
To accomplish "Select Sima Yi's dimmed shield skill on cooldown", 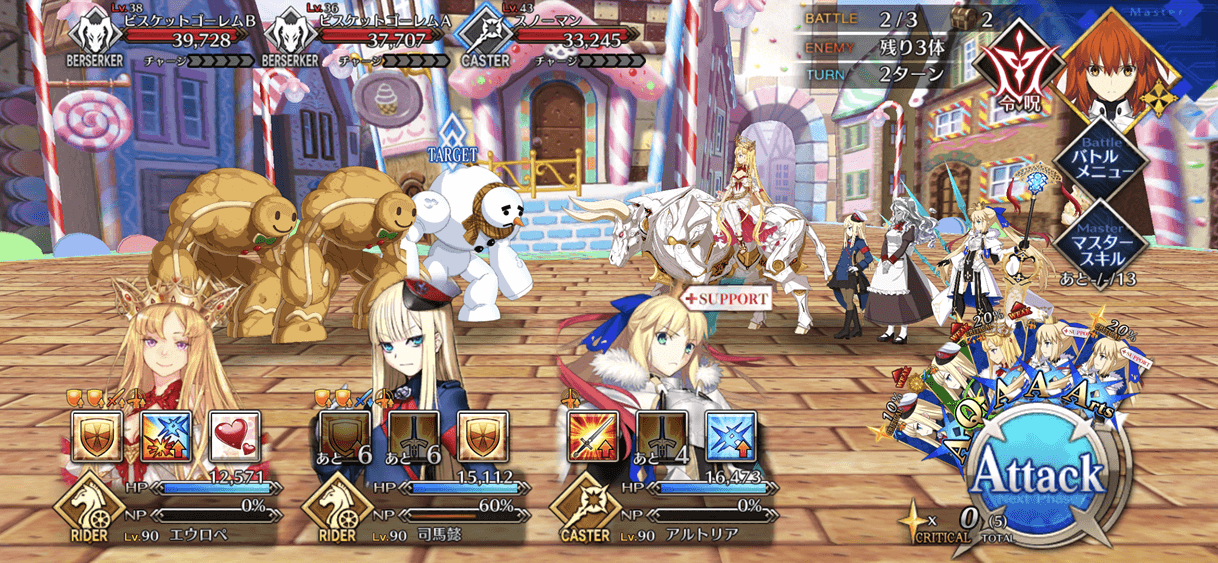I will click(341, 436).
